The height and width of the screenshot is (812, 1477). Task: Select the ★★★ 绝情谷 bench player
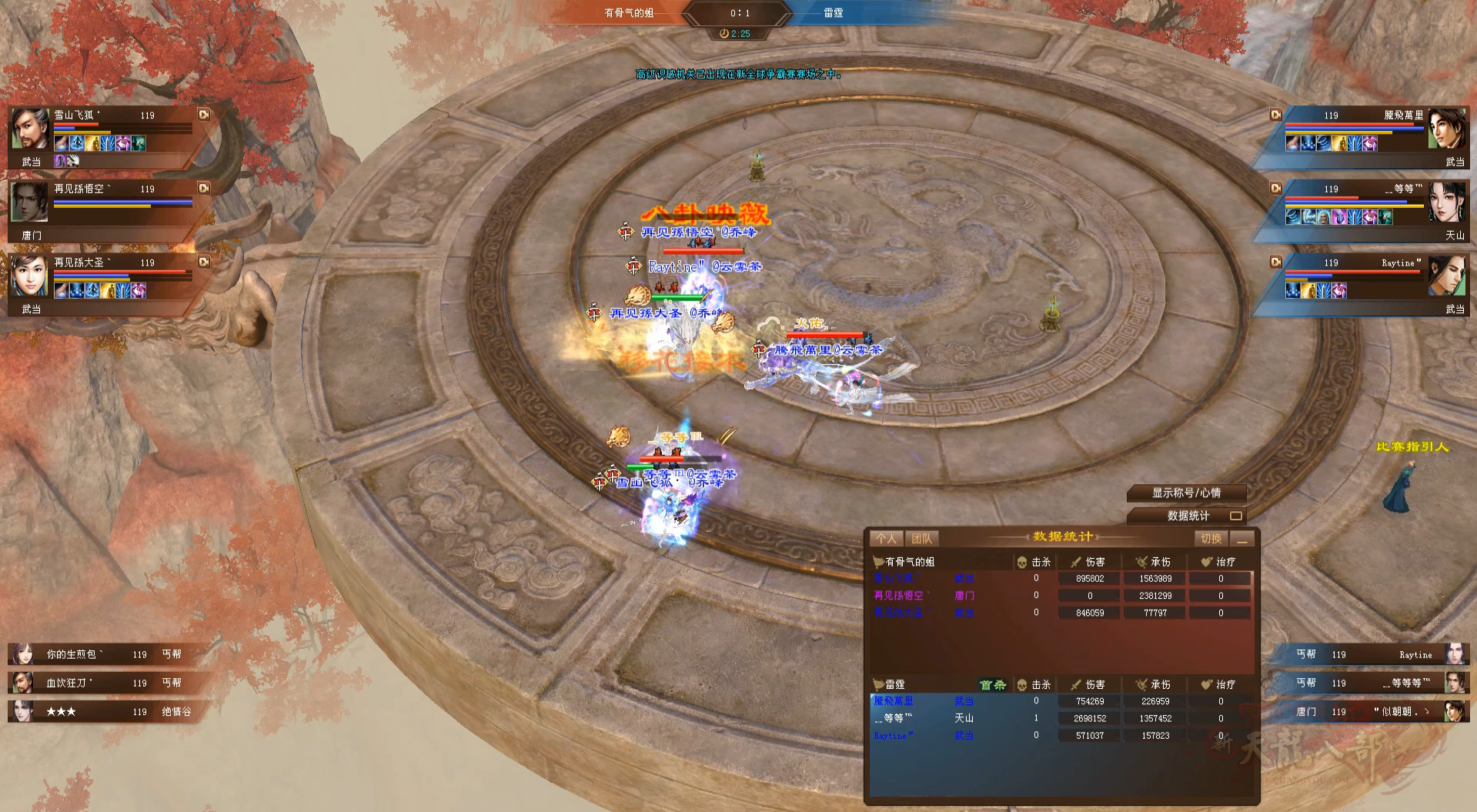pos(100,711)
